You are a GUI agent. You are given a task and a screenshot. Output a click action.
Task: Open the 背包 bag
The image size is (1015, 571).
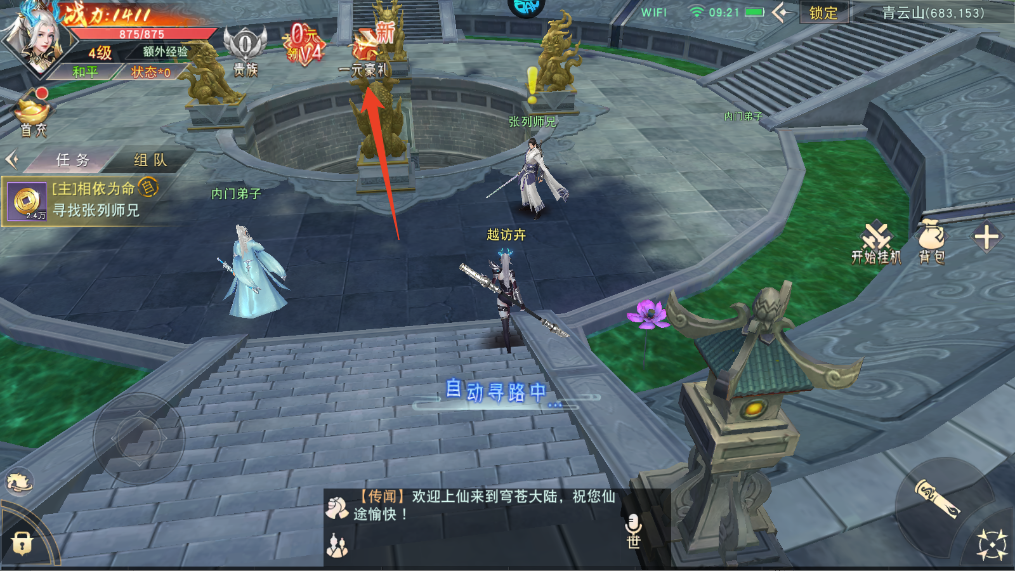tap(932, 241)
